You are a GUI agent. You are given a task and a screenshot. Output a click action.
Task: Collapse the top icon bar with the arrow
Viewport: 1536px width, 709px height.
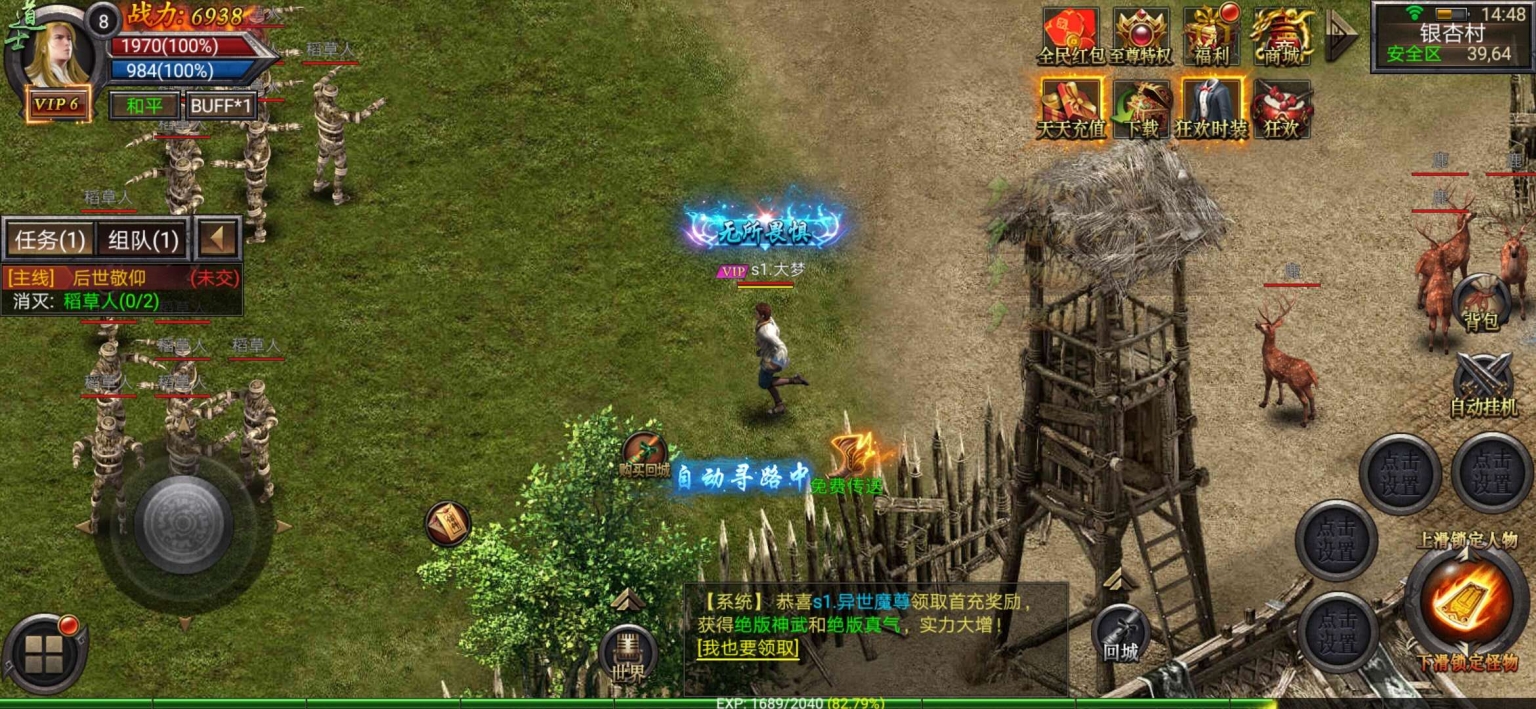tap(1340, 36)
